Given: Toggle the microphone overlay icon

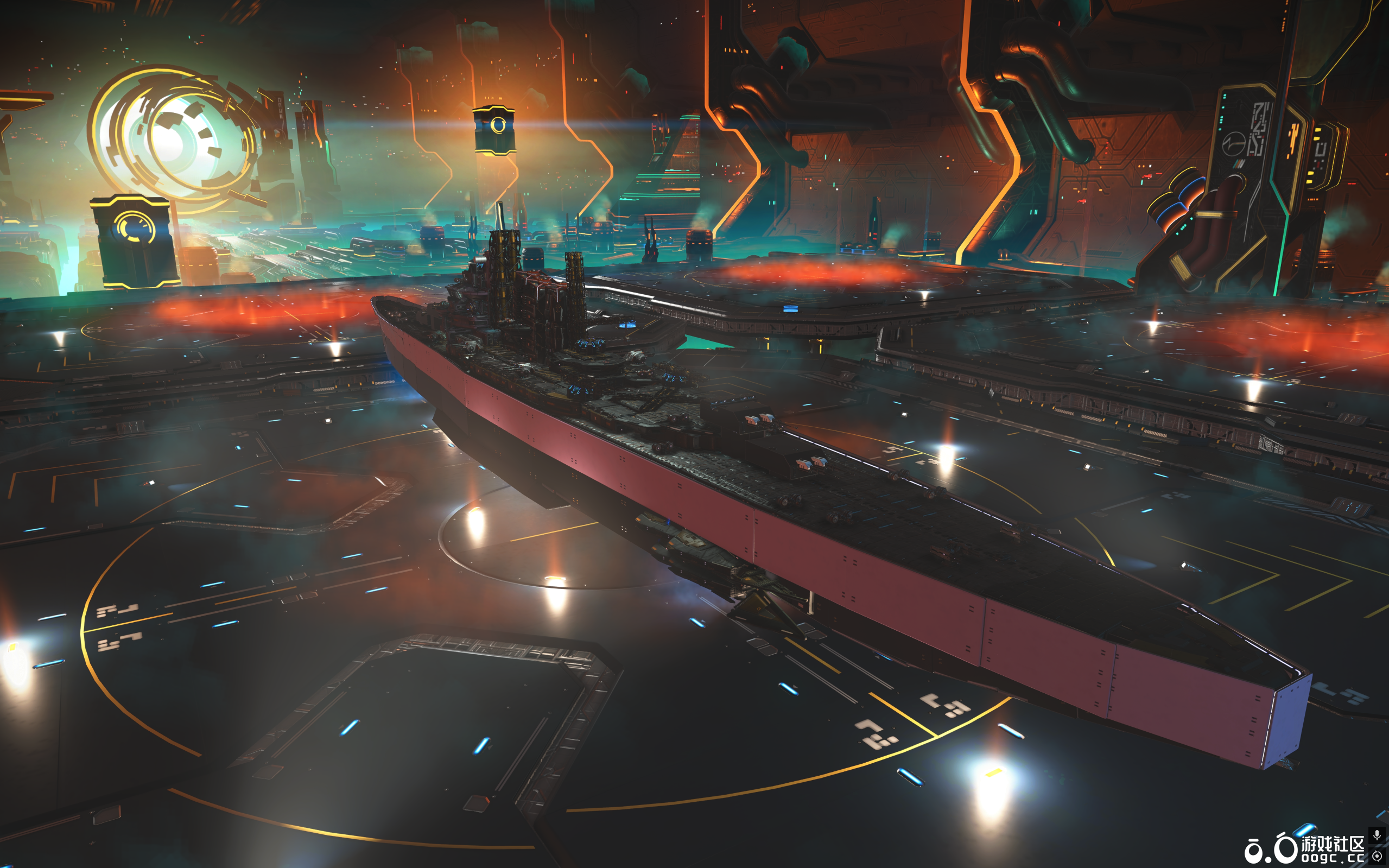Looking at the screenshot, I should tap(1377, 835).
